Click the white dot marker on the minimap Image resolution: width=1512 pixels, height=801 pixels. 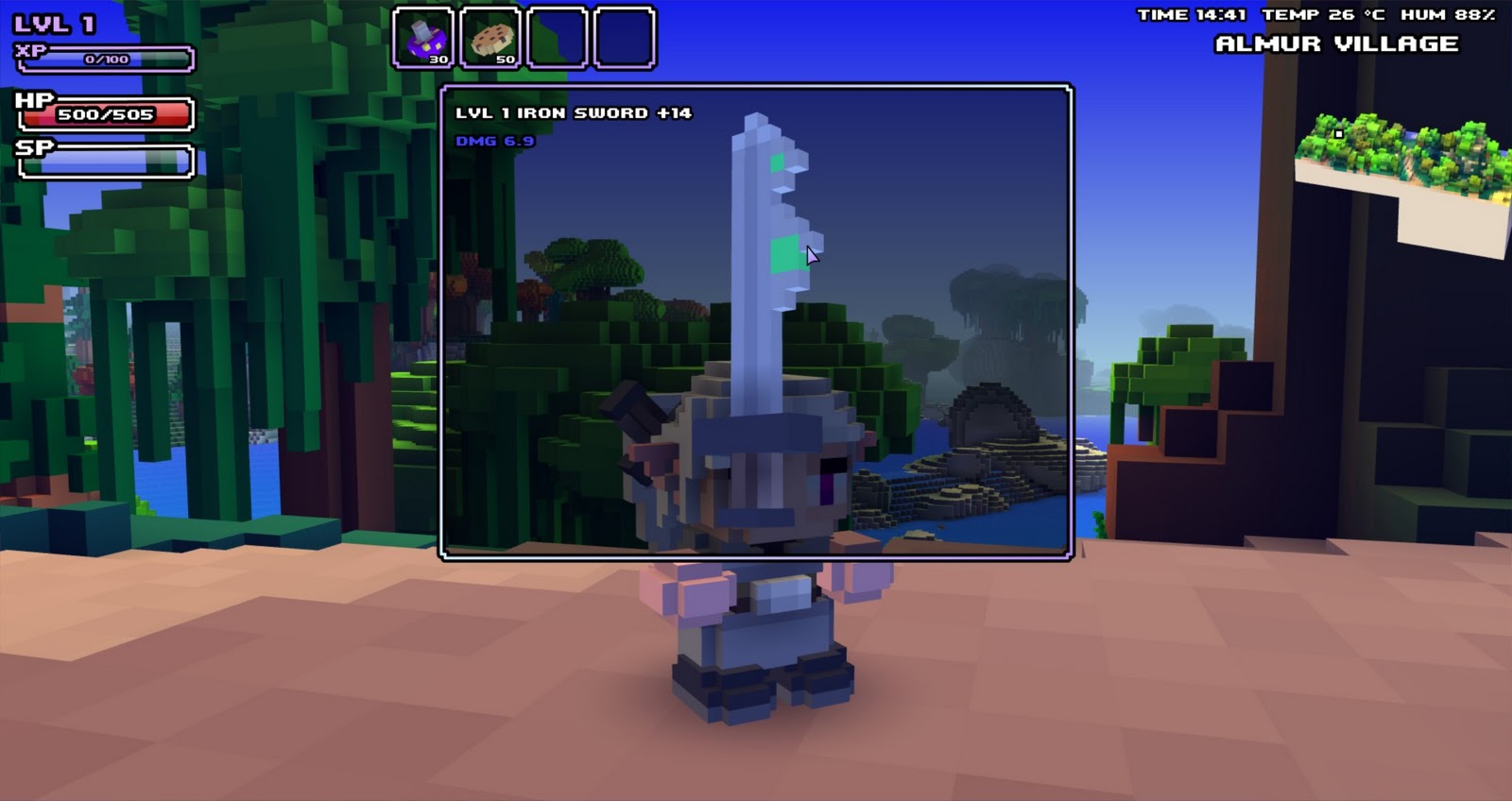(x=1338, y=133)
